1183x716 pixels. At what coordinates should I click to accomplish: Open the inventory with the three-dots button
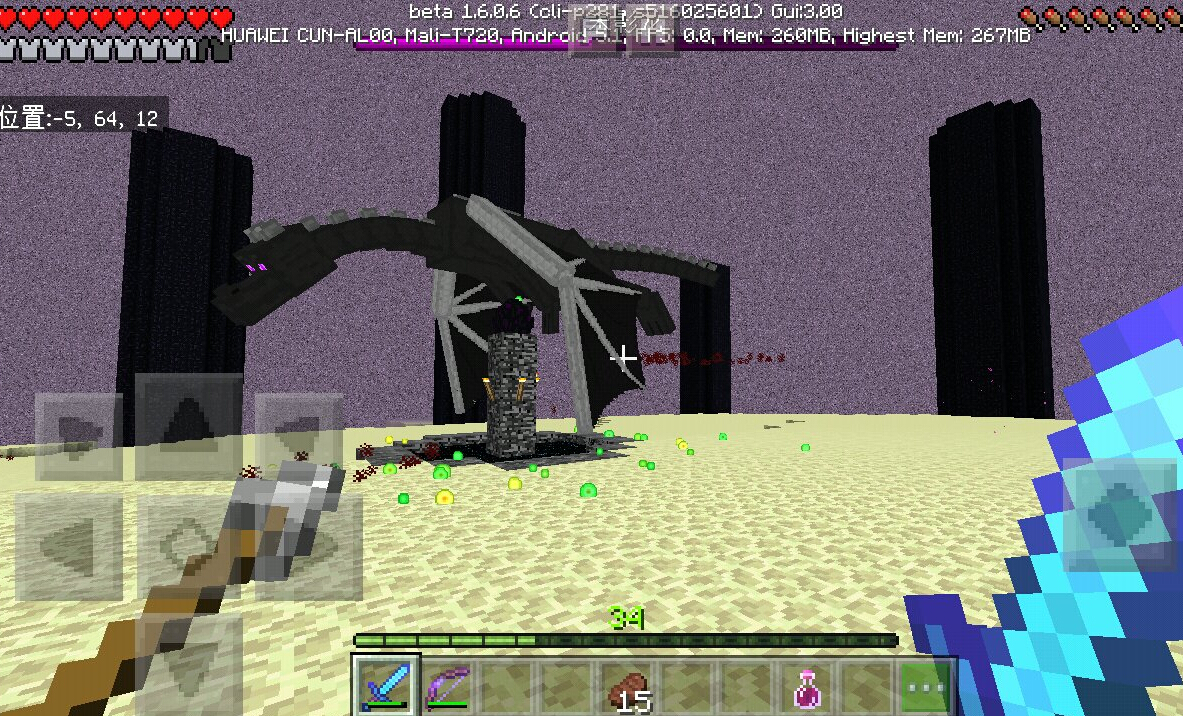[x=926, y=688]
